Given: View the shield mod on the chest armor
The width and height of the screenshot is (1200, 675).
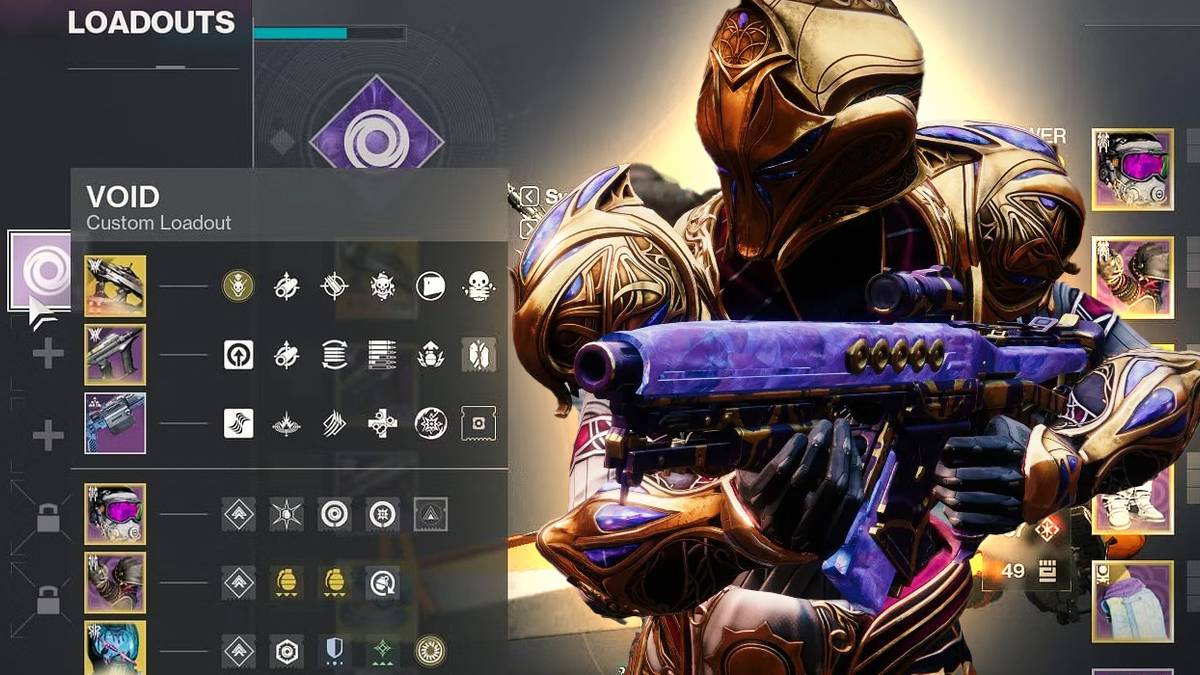Looking at the screenshot, I should coord(334,651).
